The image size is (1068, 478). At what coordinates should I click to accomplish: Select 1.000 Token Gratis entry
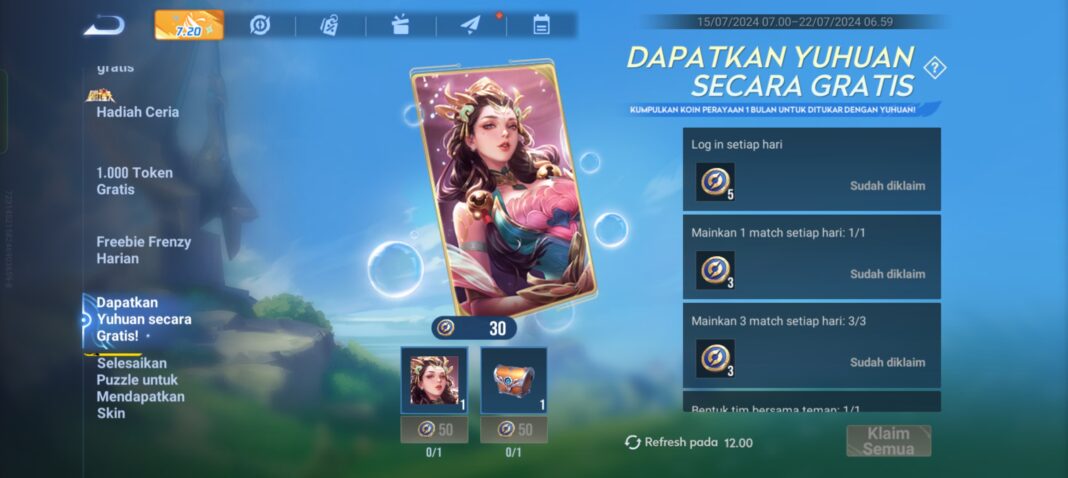pos(134,181)
